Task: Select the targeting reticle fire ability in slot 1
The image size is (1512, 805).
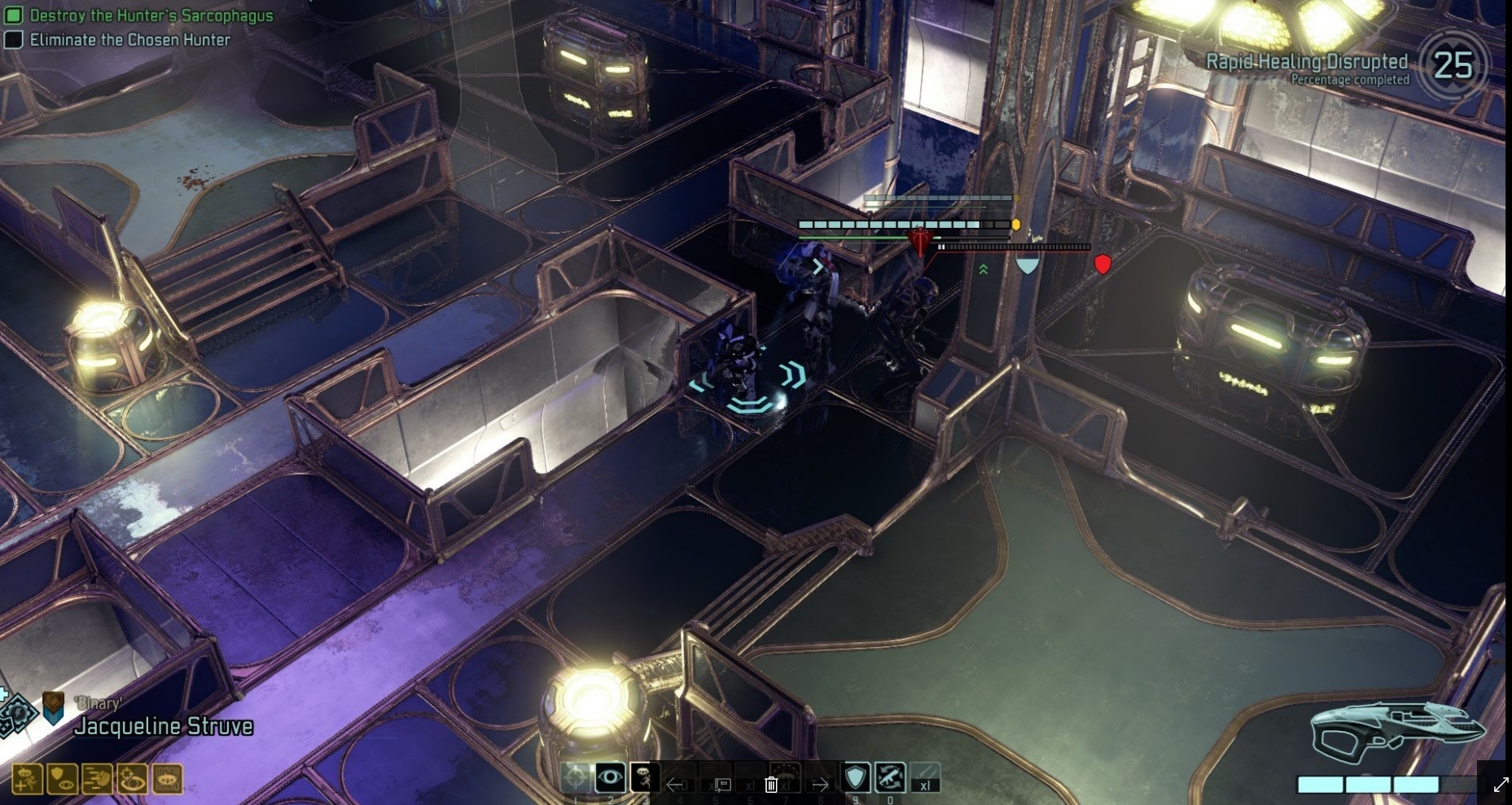Action: [x=576, y=777]
